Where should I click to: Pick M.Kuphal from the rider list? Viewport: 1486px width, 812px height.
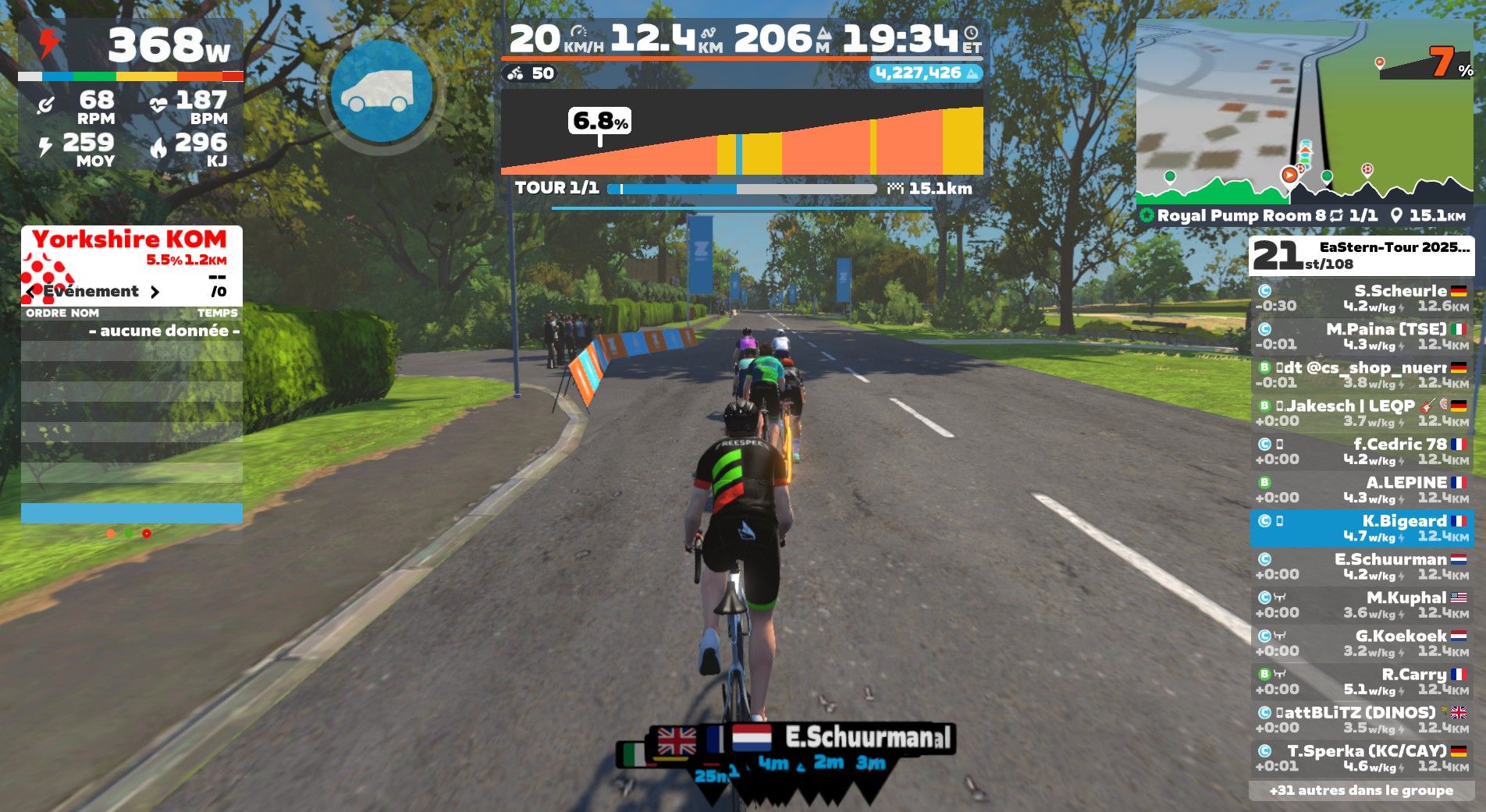pyautogui.click(x=1361, y=605)
